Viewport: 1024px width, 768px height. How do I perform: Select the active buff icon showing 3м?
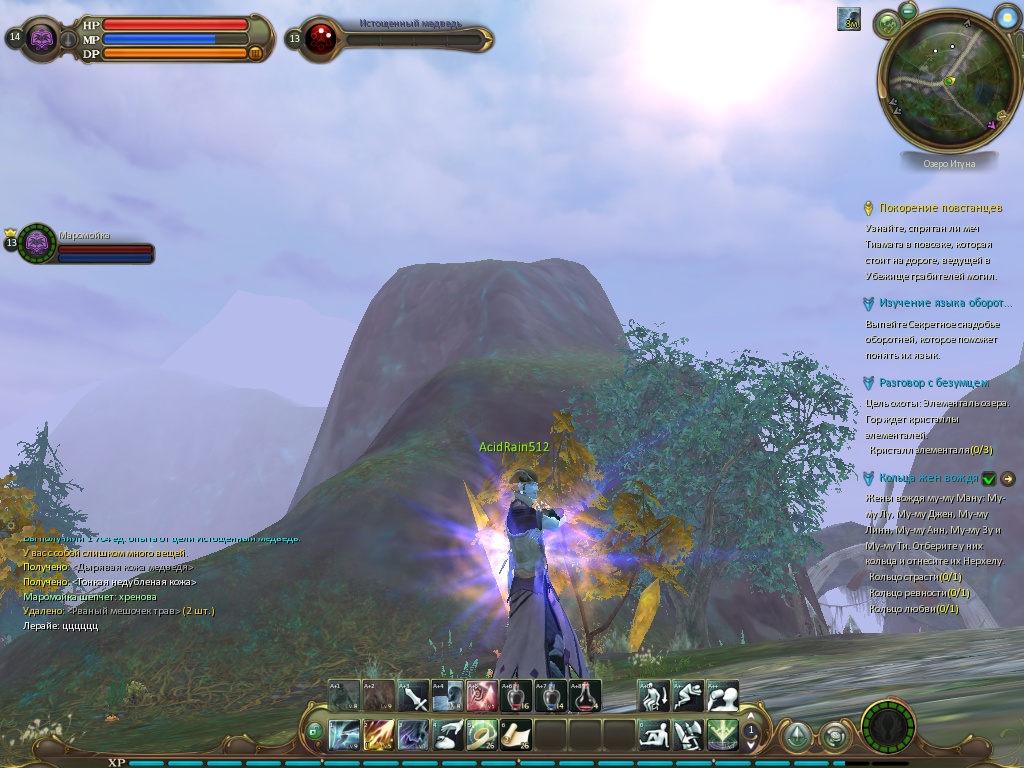coord(849,19)
